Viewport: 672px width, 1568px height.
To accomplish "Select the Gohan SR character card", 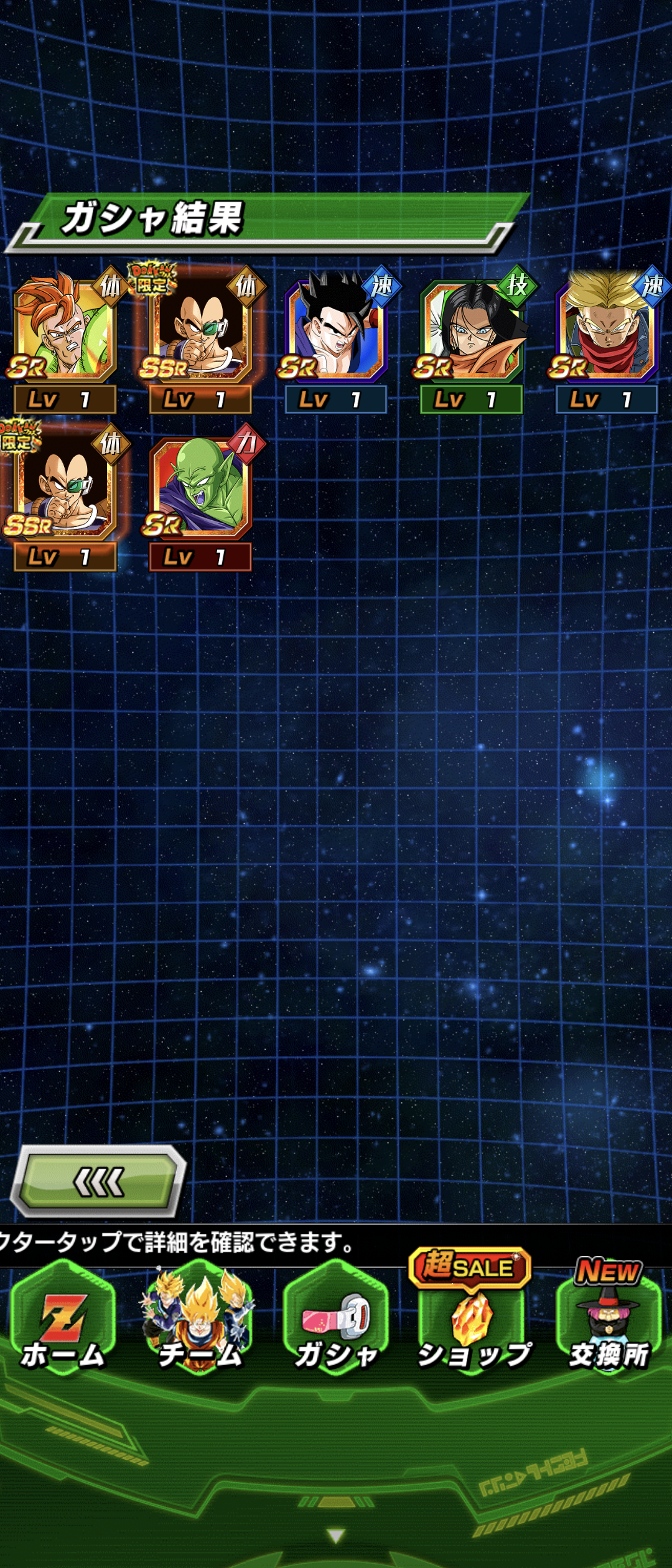I will click(x=336, y=330).
